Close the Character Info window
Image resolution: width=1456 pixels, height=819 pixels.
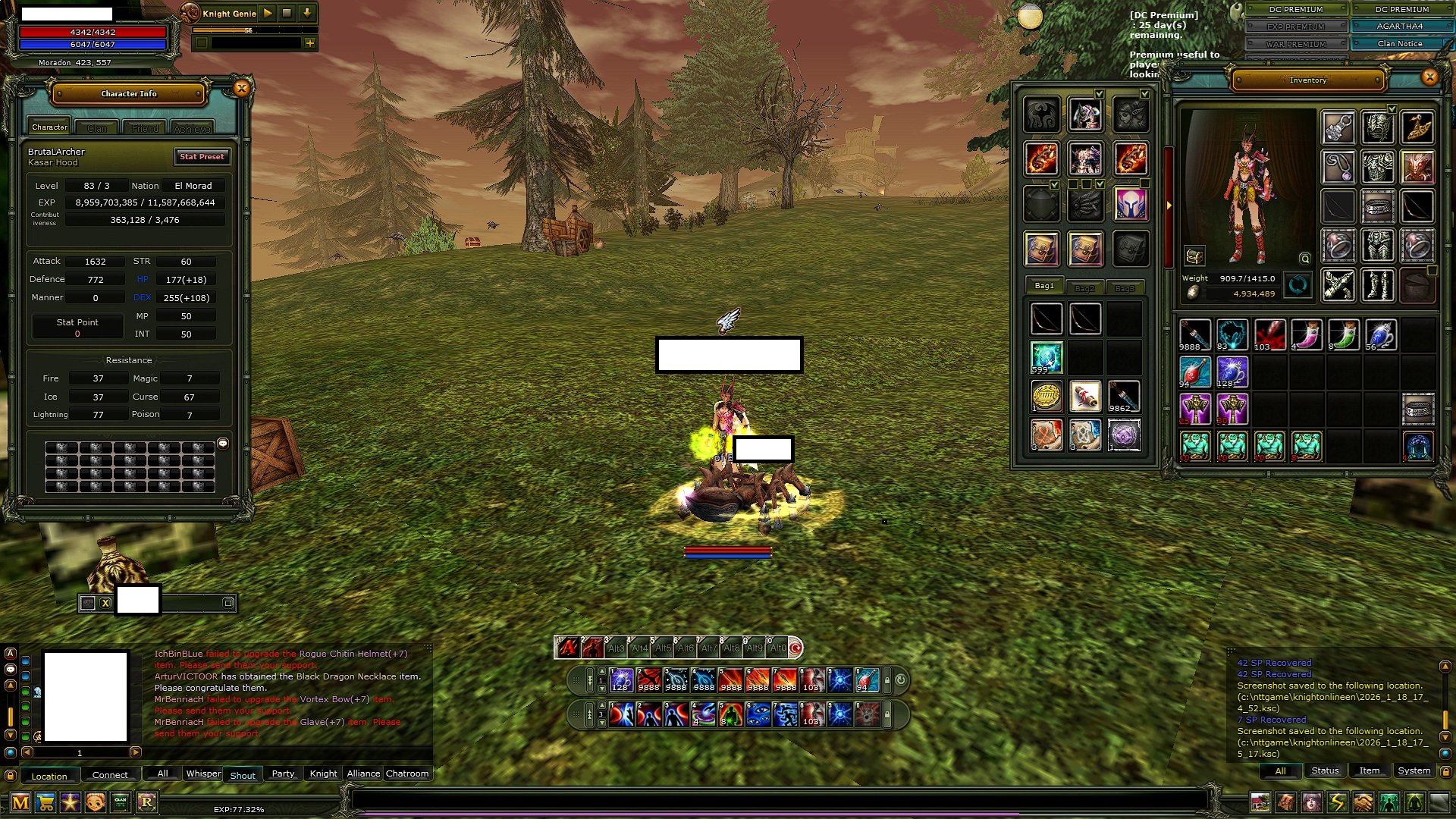pyautogui.click(x=241, y=89)
